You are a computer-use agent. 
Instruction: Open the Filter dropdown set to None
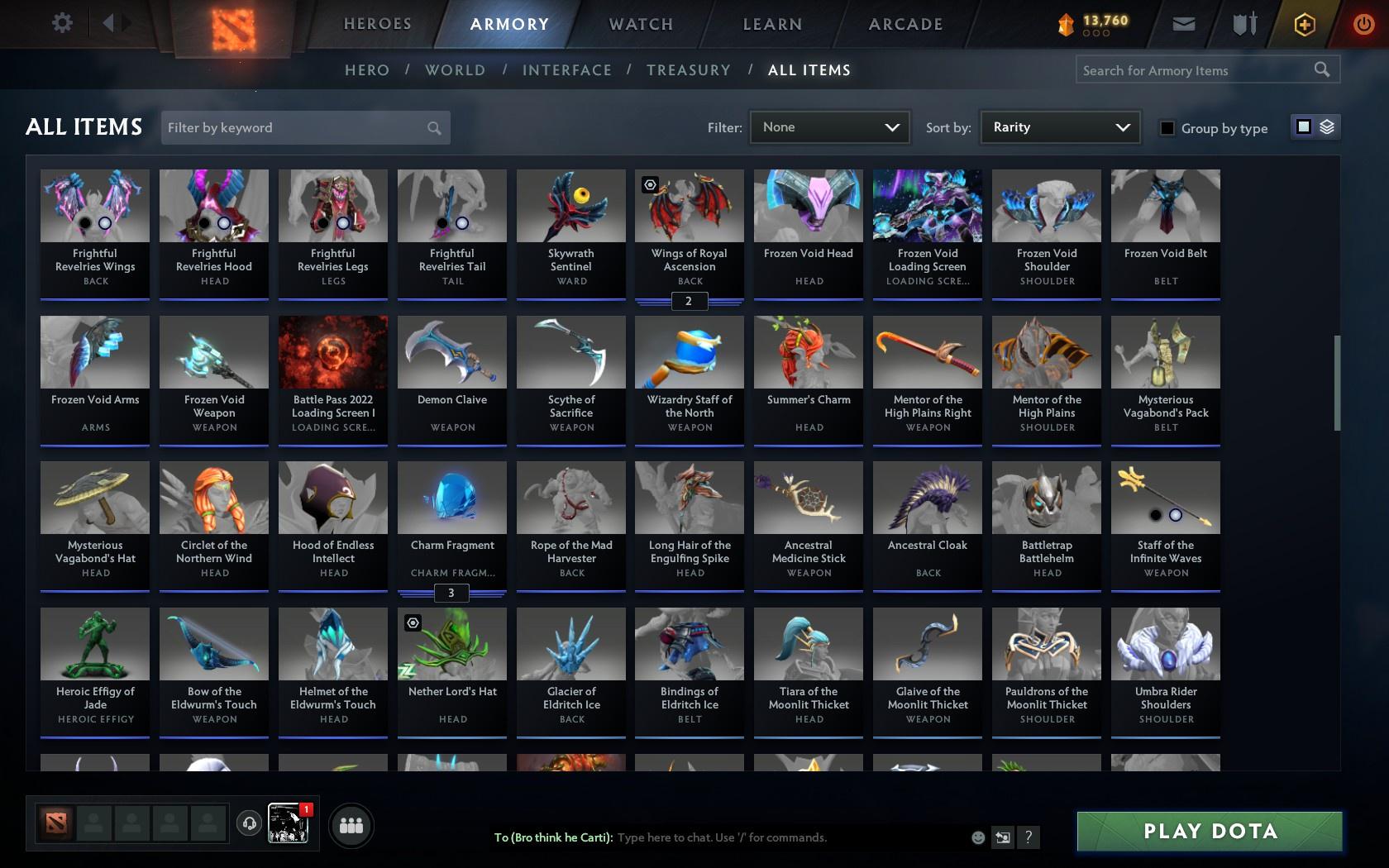[829, 127]
